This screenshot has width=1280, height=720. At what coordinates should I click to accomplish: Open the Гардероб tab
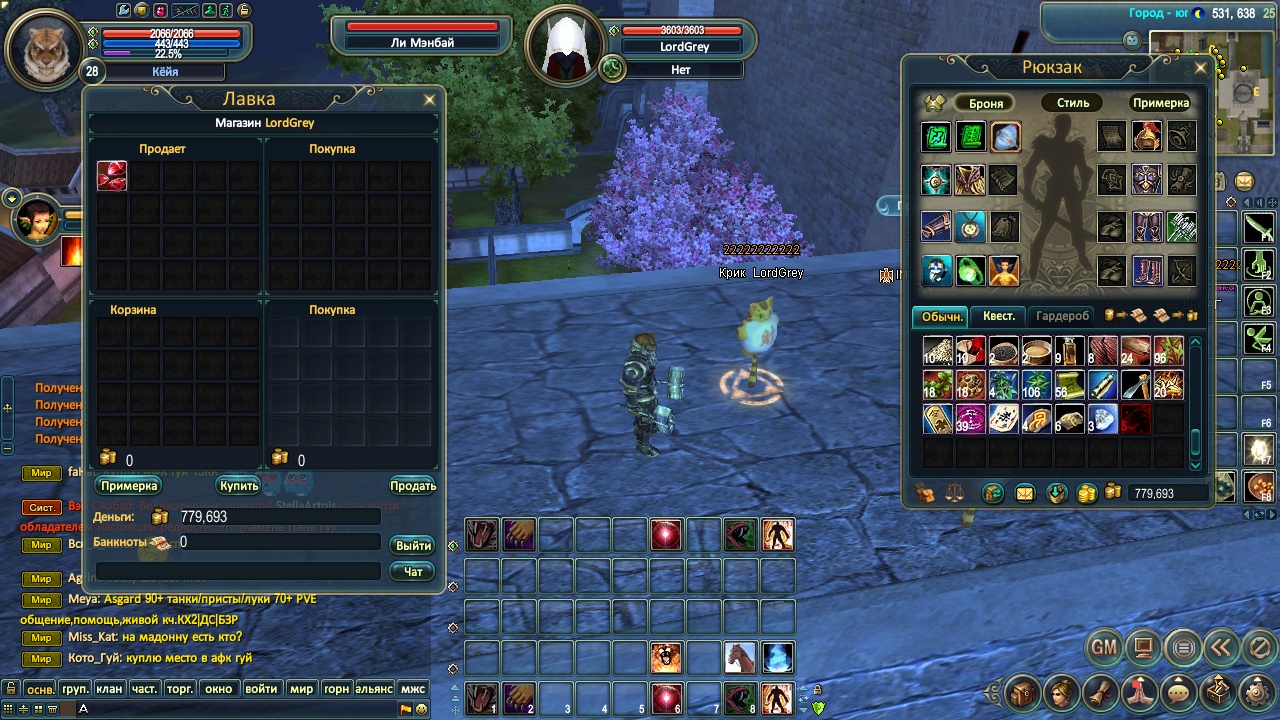(x=1062, y=316)
